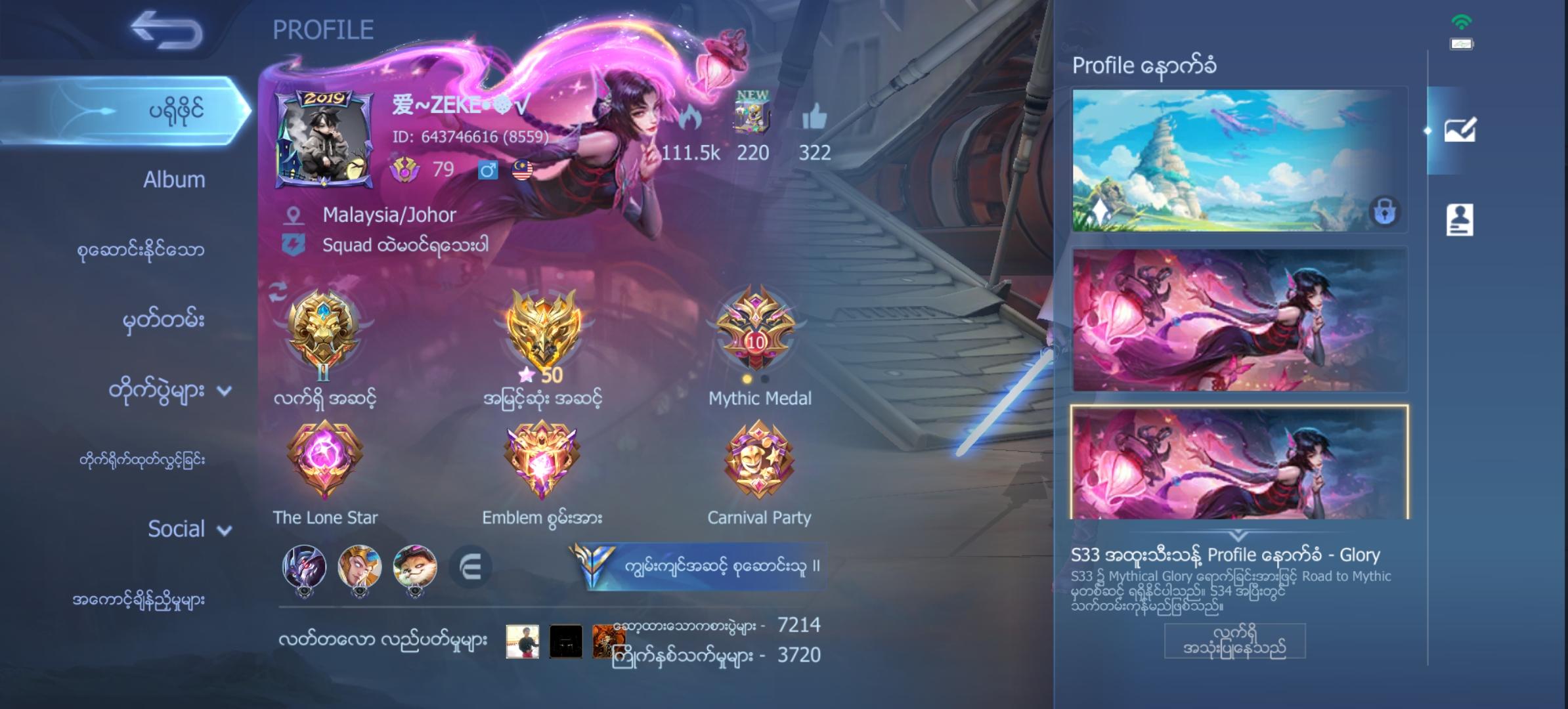1568x709 pixels.
Task: Switch to the Album tab in the sidebar
Action: pos(174,179)
